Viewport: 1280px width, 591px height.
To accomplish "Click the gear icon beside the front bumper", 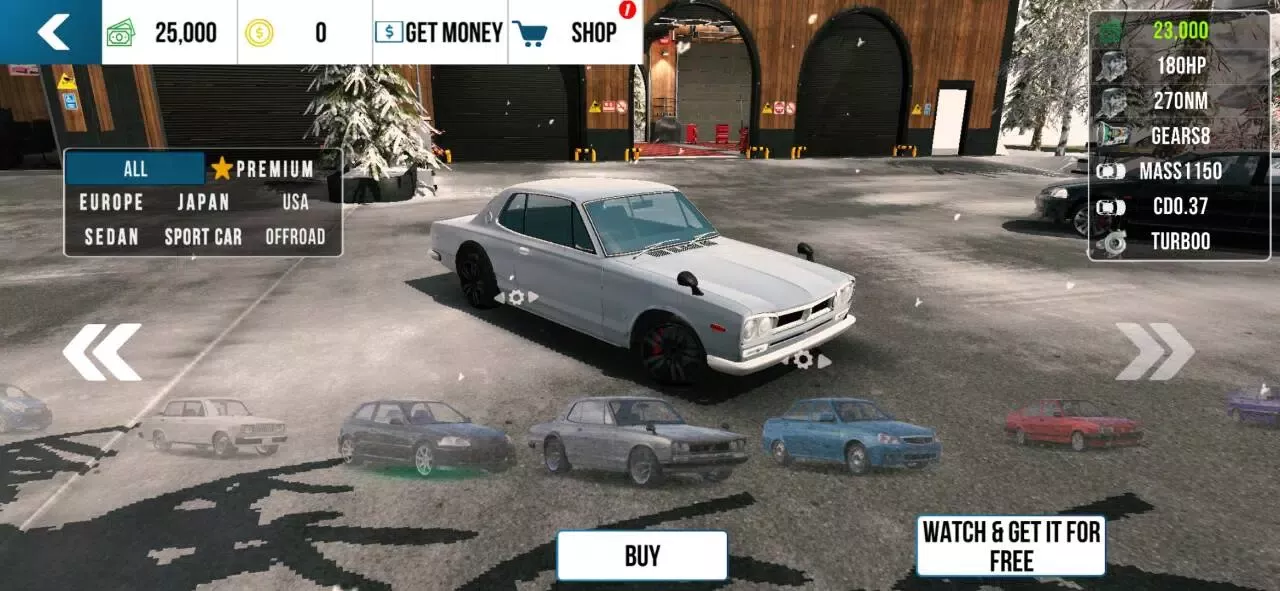I will pos(804,360).
